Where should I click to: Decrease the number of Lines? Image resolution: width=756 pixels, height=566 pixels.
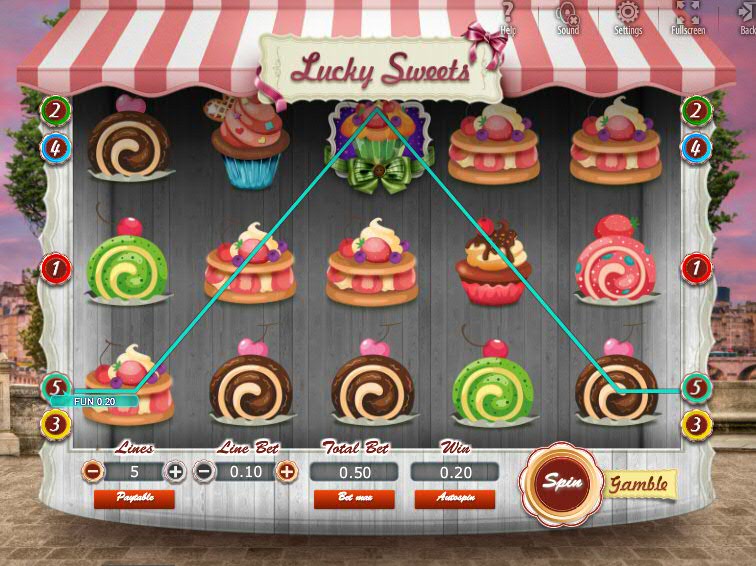pos(92,471)
